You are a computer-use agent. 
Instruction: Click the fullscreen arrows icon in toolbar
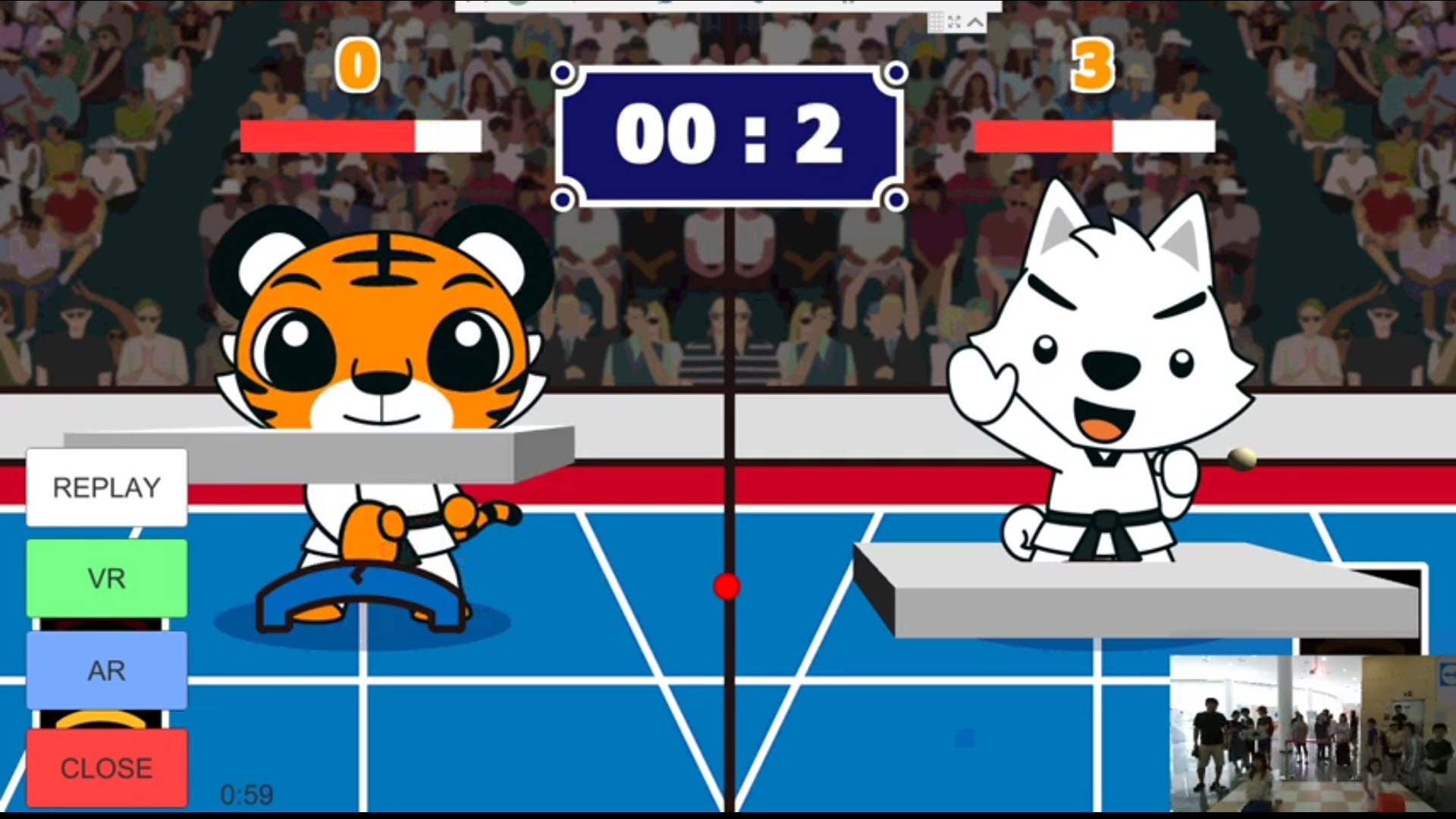tap(955, 22)
